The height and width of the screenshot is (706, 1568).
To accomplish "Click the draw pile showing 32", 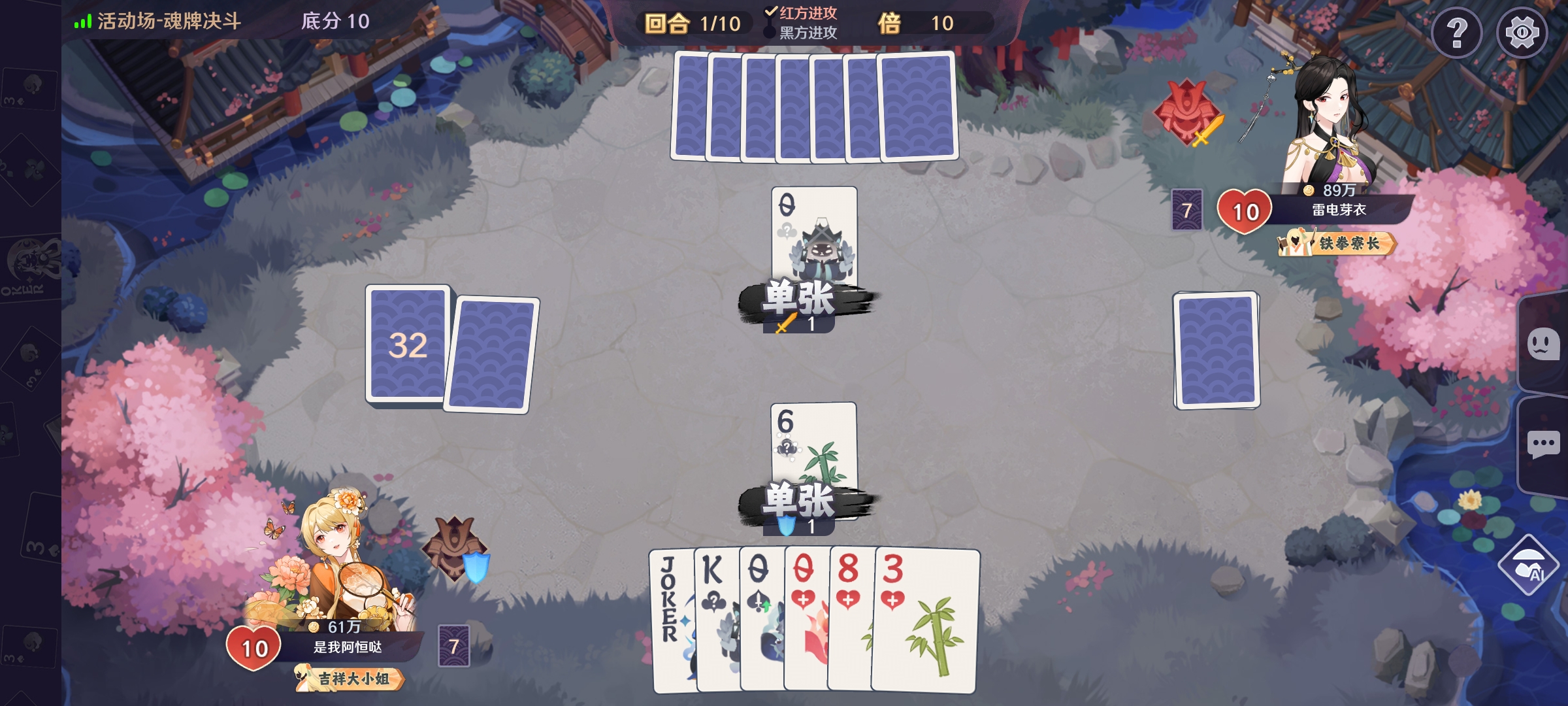I will pos(408,344).
